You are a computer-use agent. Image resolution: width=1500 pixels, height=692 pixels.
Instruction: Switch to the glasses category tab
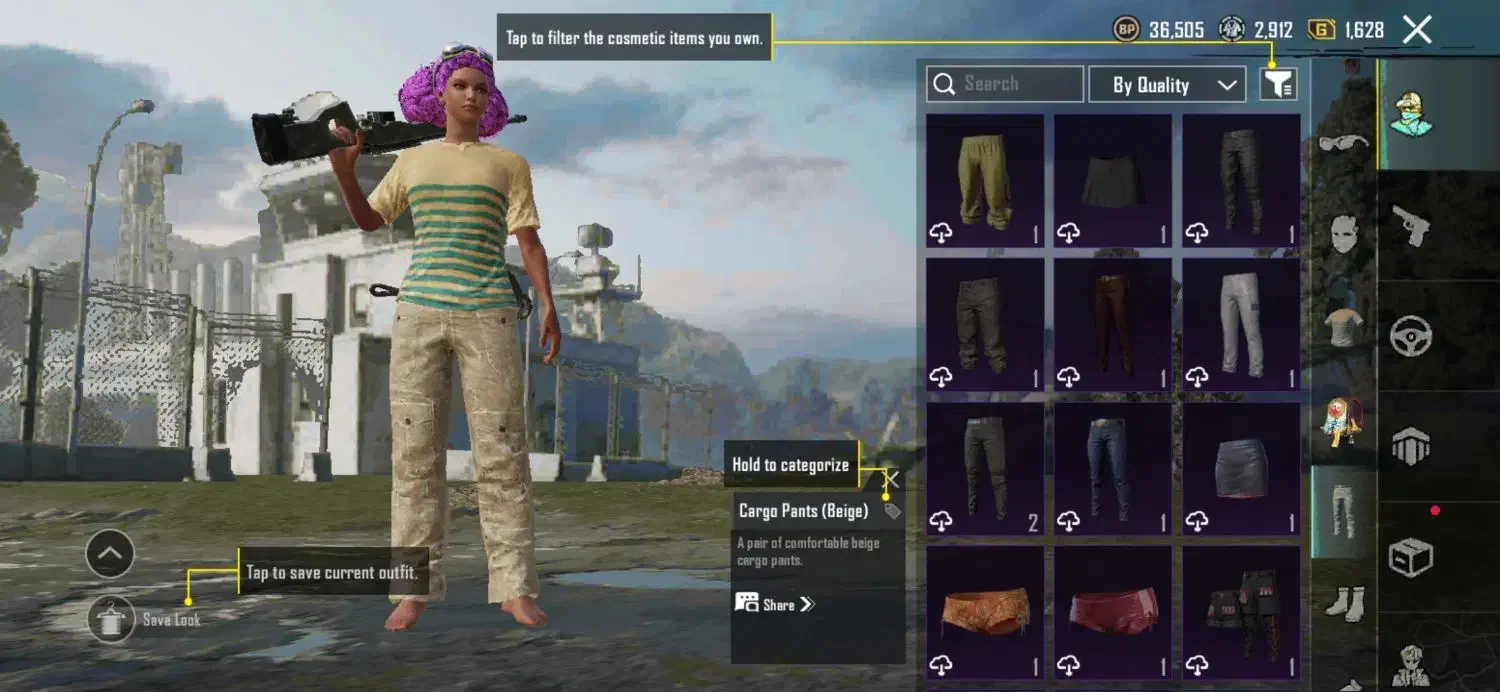pos(1343,144)
